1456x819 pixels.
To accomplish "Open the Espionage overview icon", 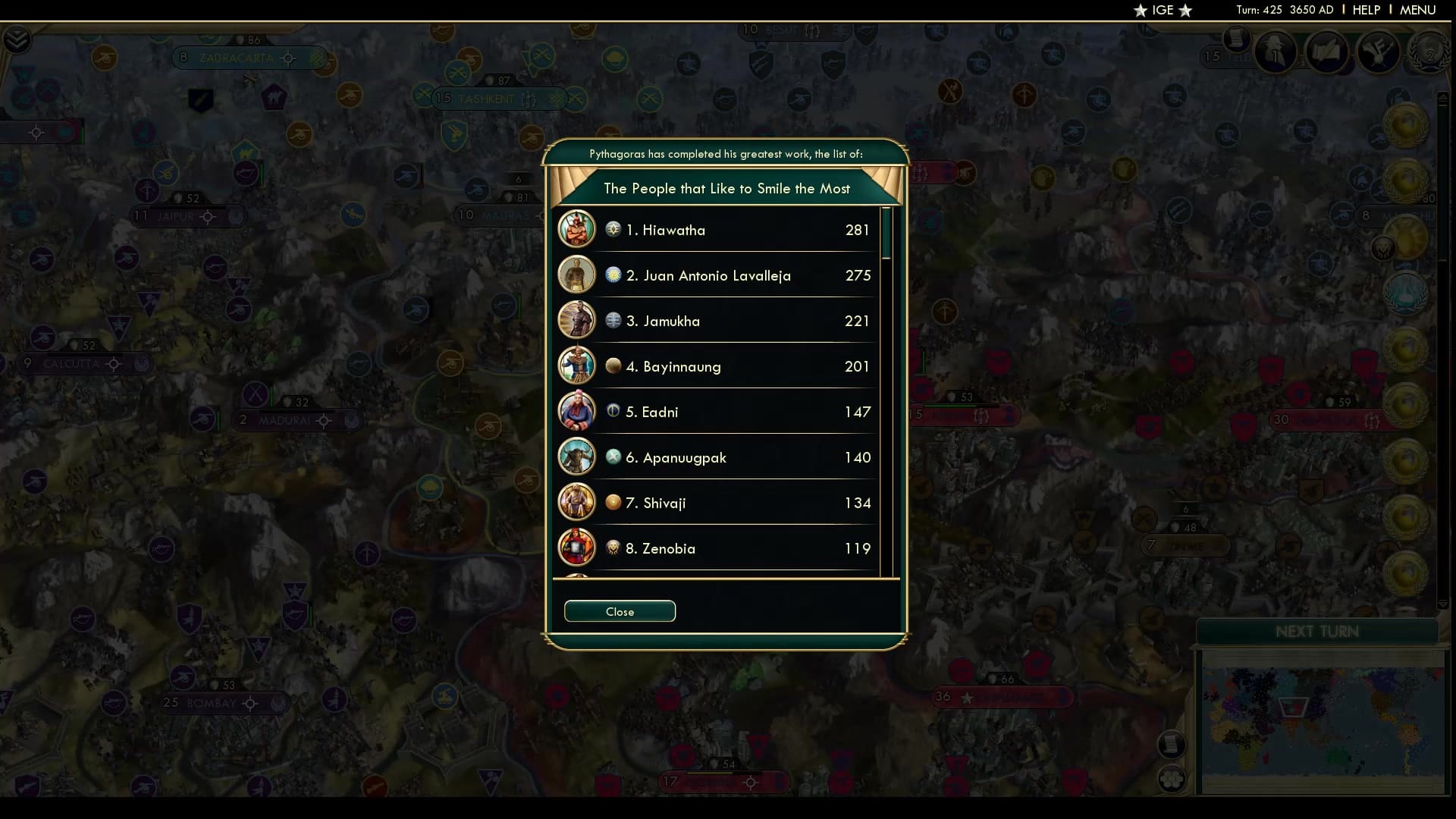I will 1276,52.
